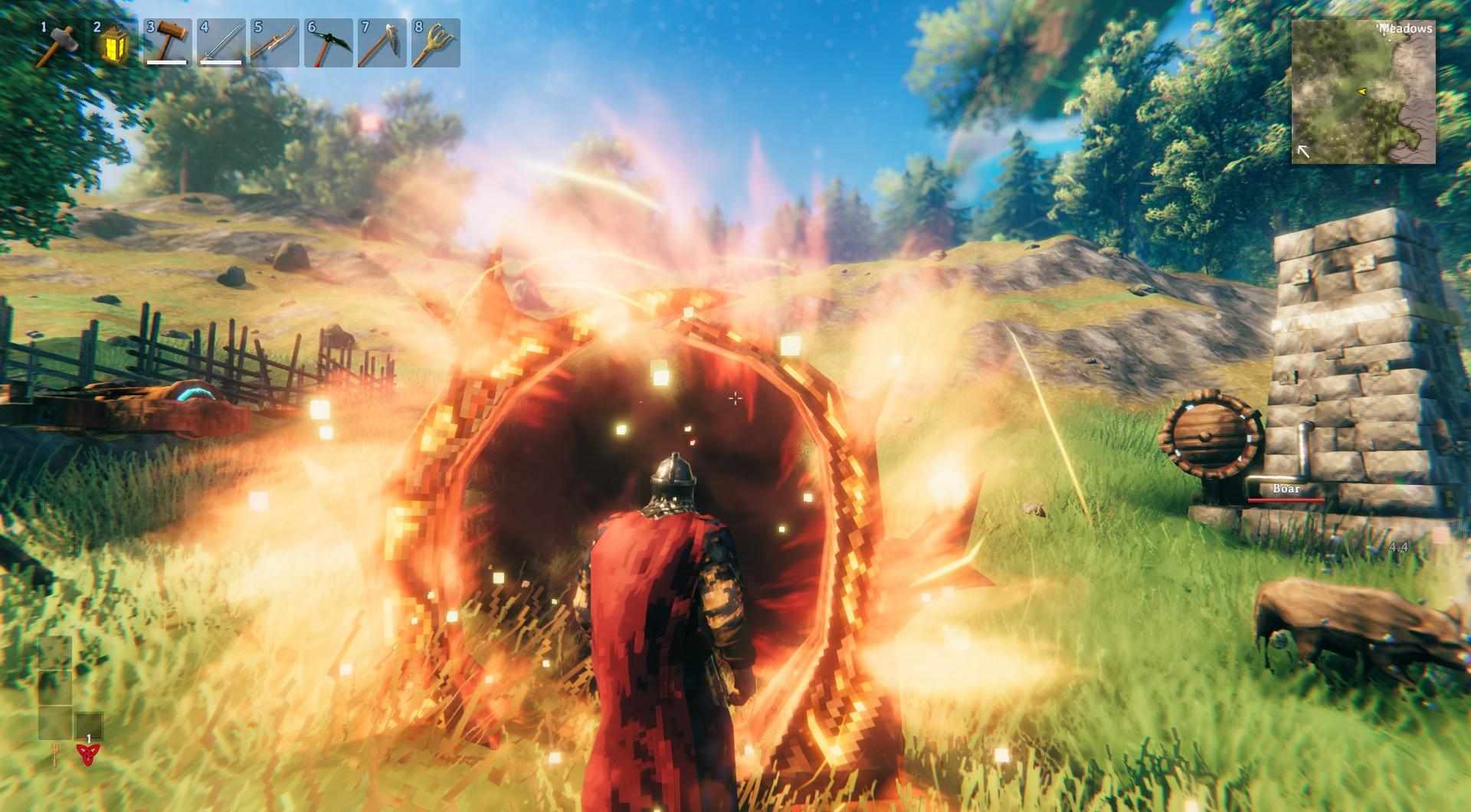Equip the golden trident cultivator in slot 8
The width and height of the screenshot is (1471, 812).
coord(436,44)
